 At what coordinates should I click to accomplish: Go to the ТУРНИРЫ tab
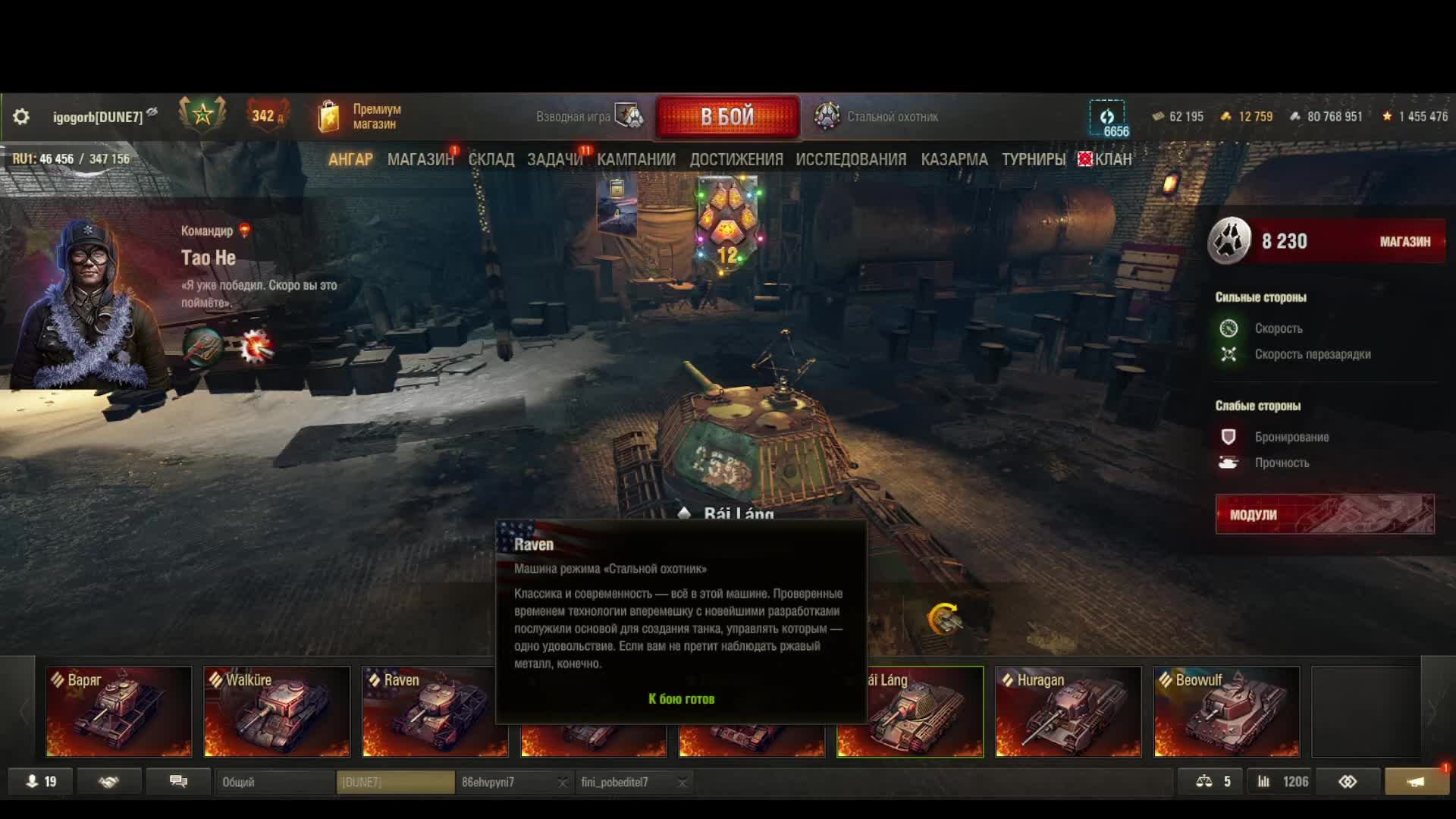(x=1033, y=159)
